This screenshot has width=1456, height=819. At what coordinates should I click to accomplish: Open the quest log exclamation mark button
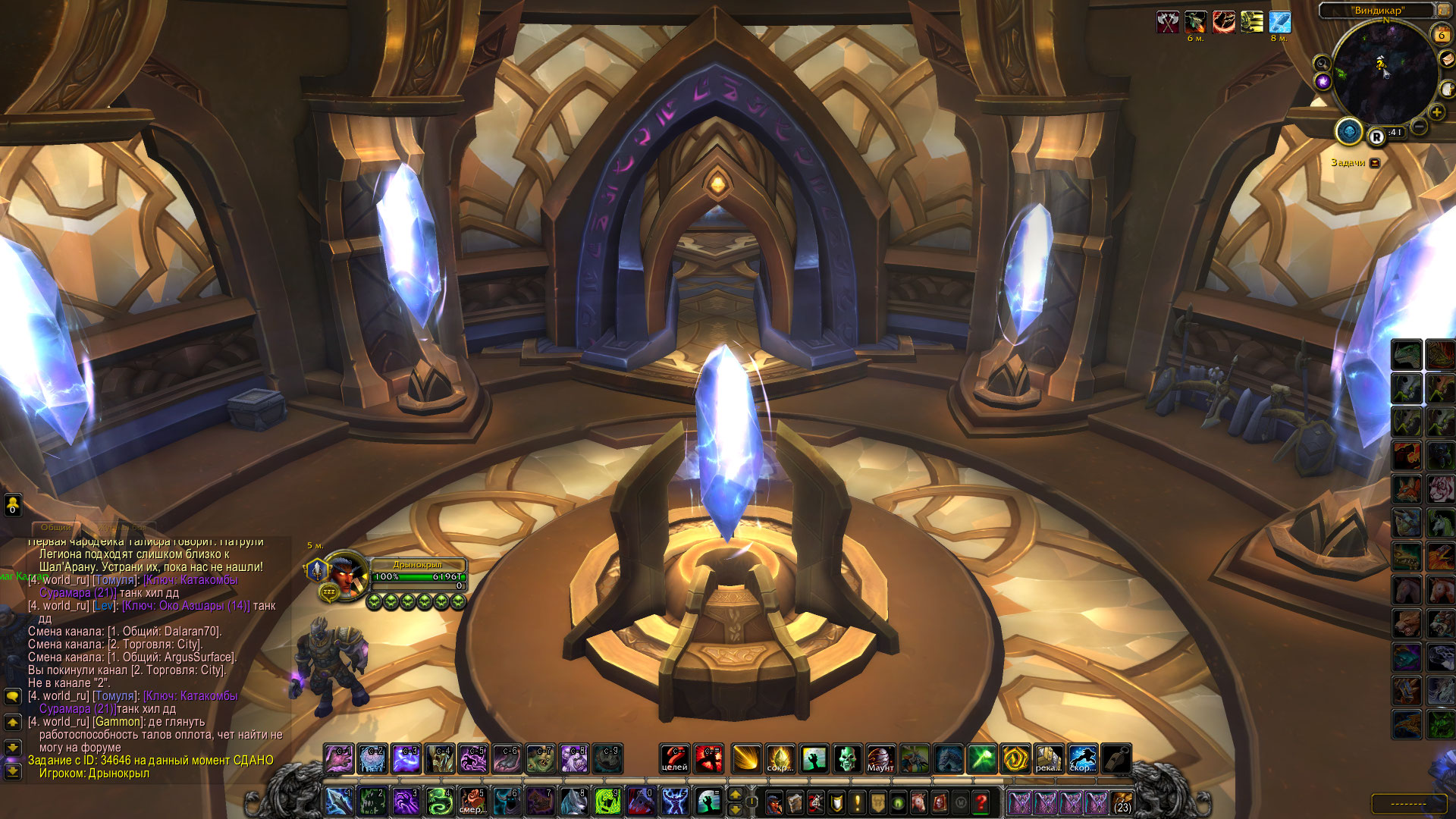click(857, 802)
